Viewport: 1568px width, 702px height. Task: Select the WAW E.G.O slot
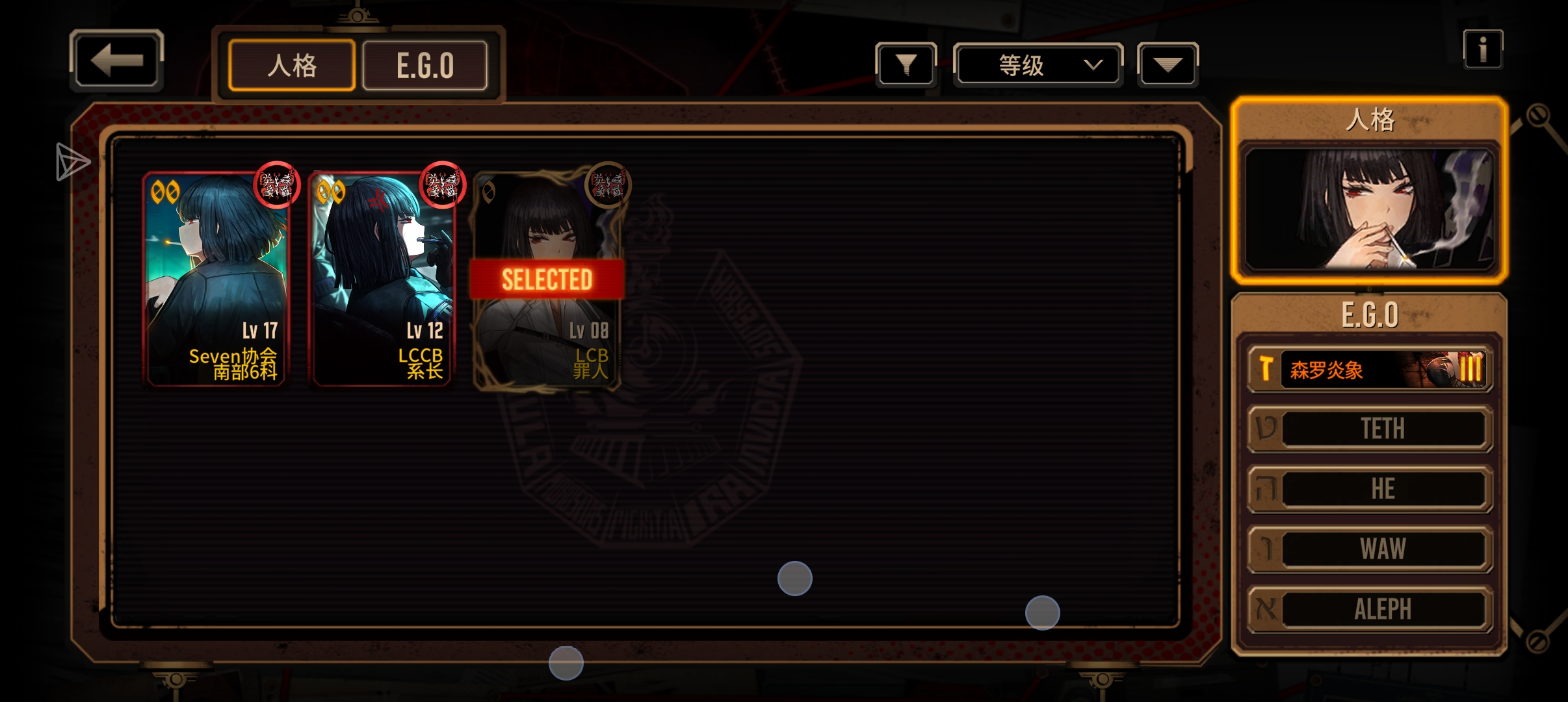point(1370,549)
